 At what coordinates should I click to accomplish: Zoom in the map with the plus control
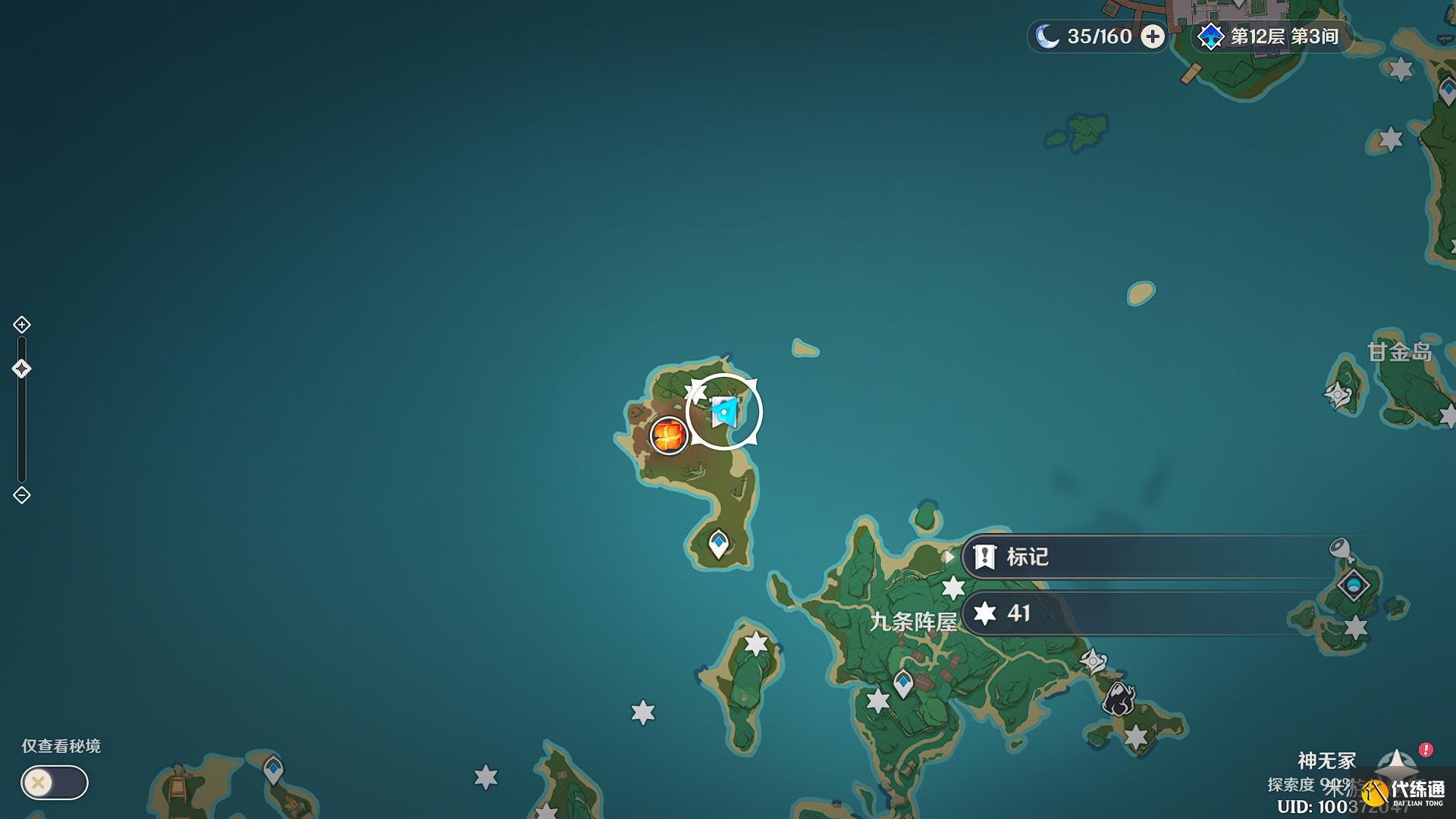21,325
